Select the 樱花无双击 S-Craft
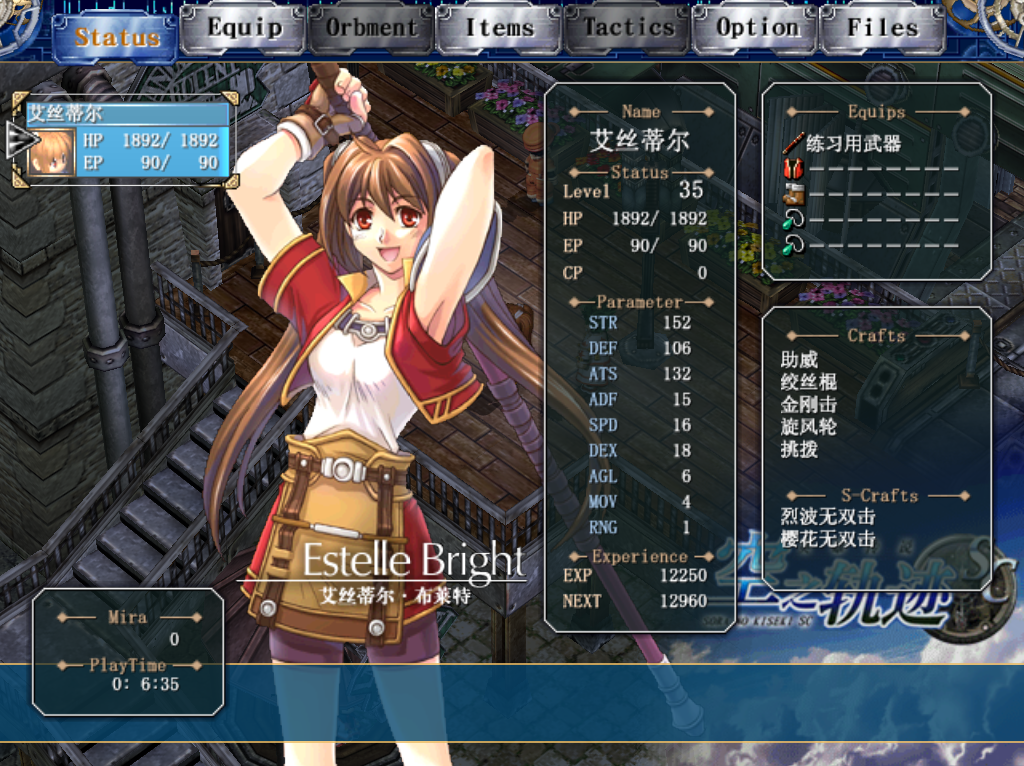This screenshot has width=1024, height=766. coord(828,540)
